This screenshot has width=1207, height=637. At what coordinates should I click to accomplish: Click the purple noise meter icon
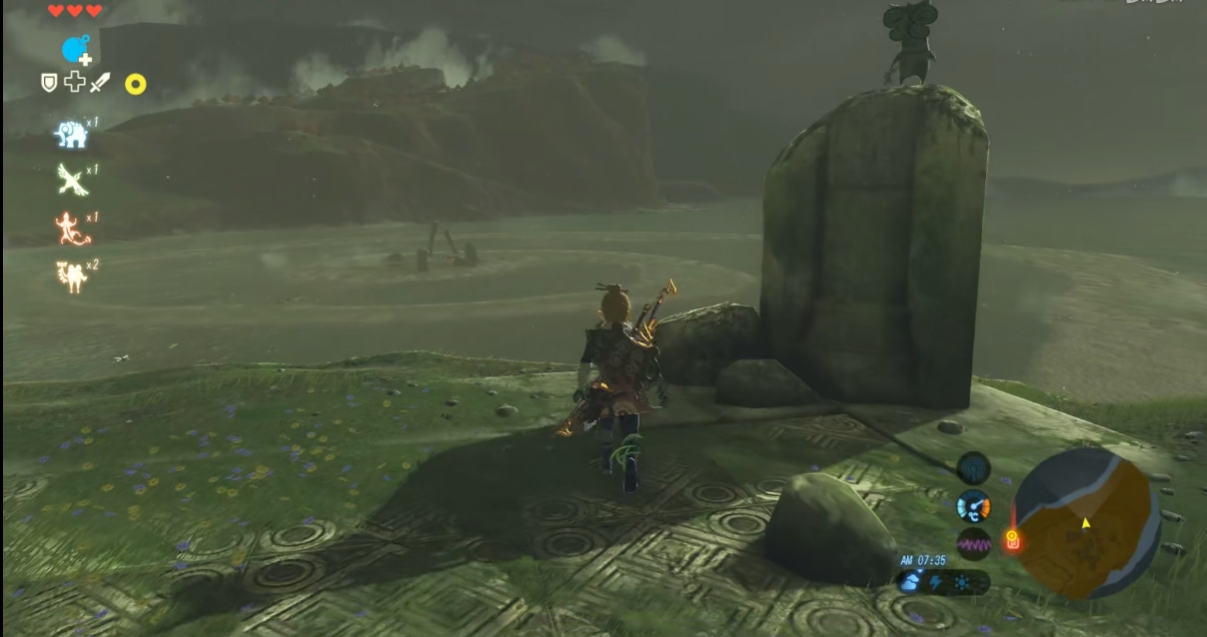click(x=973, y=545)
